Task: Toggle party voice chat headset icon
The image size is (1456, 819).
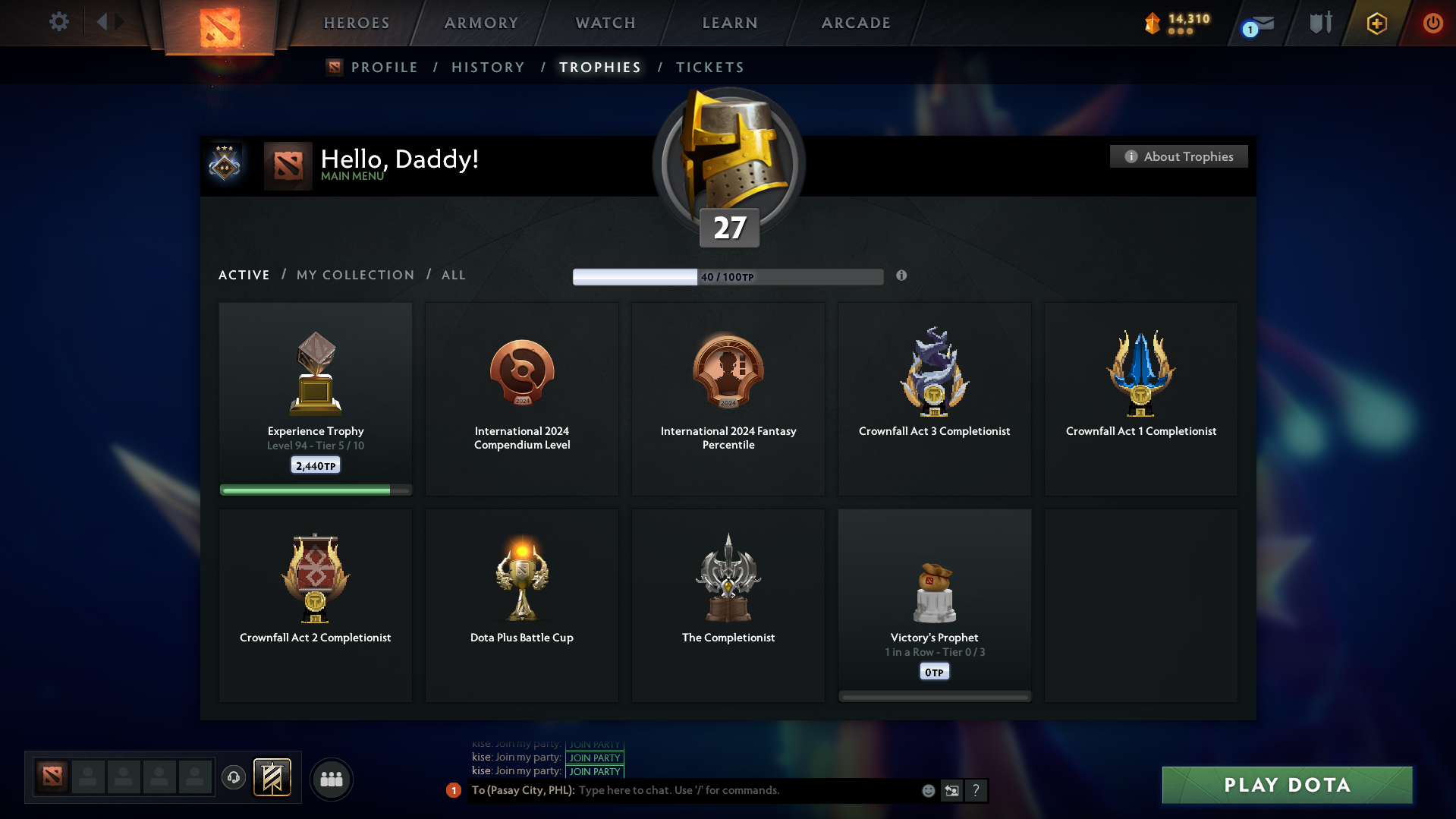Action: coord(234,778)
